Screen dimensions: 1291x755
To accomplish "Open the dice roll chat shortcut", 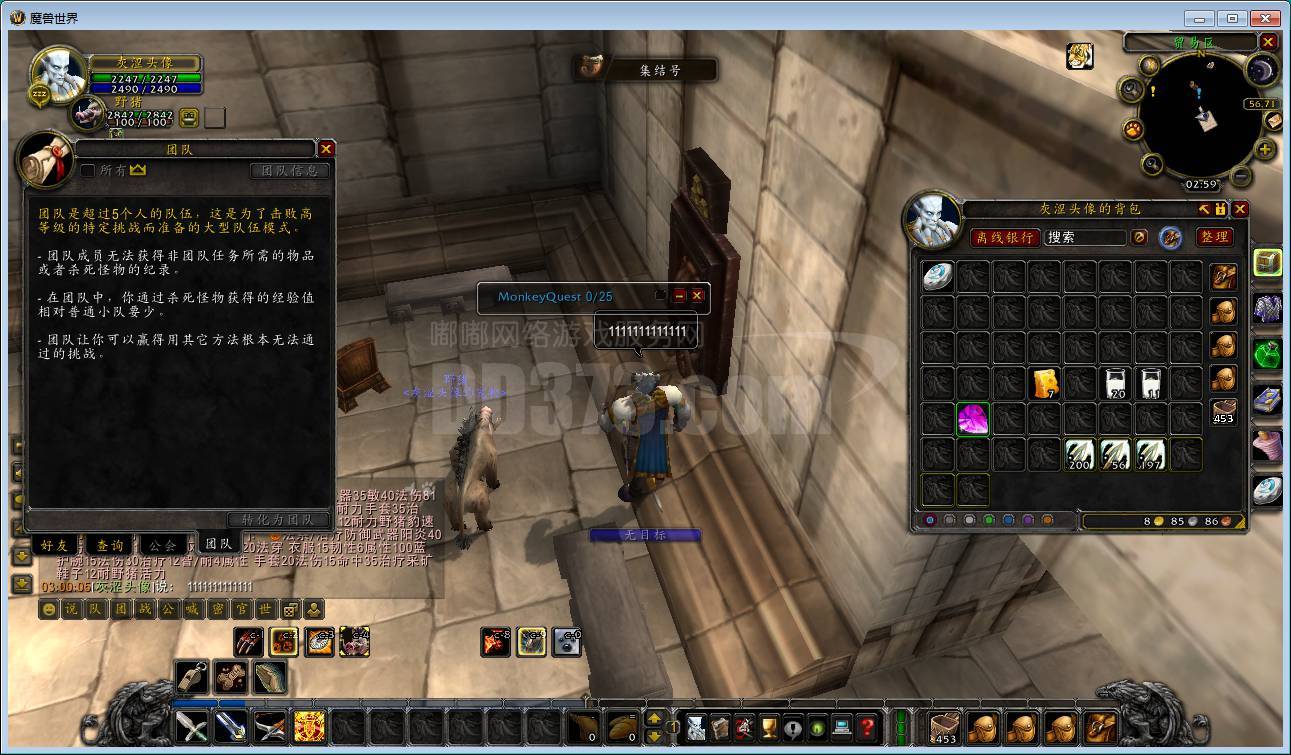I will tap(290, 609).
